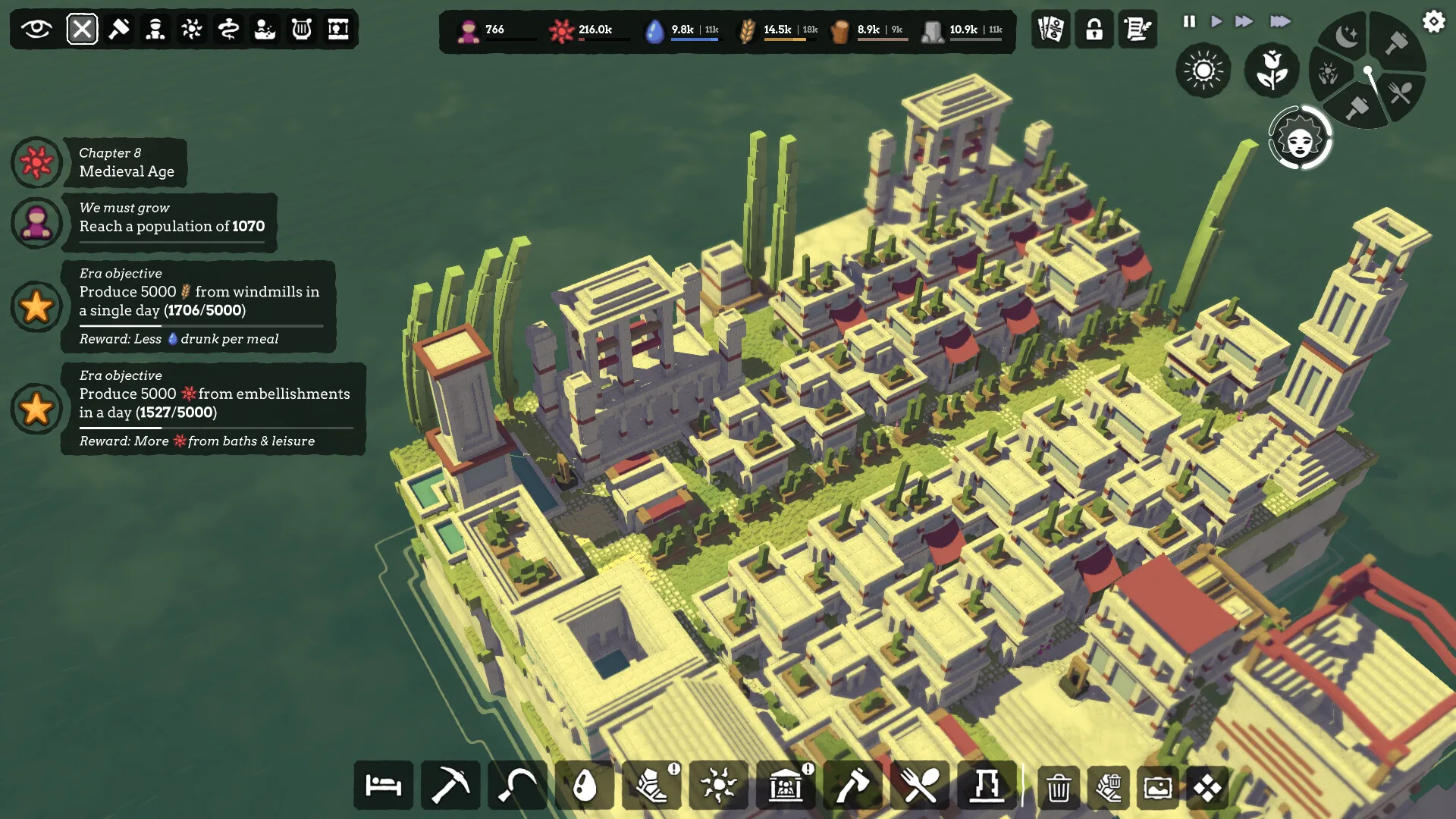
Task: Pause the game simulation
Action: [x=1189, y=21]
